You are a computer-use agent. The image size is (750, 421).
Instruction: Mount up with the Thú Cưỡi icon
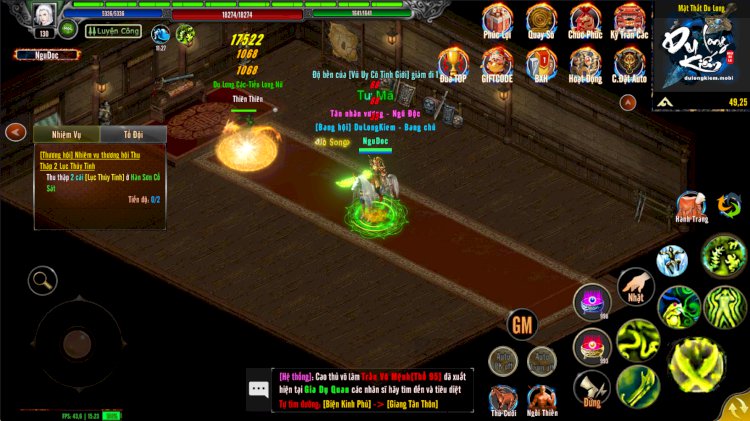coord(503,399)
